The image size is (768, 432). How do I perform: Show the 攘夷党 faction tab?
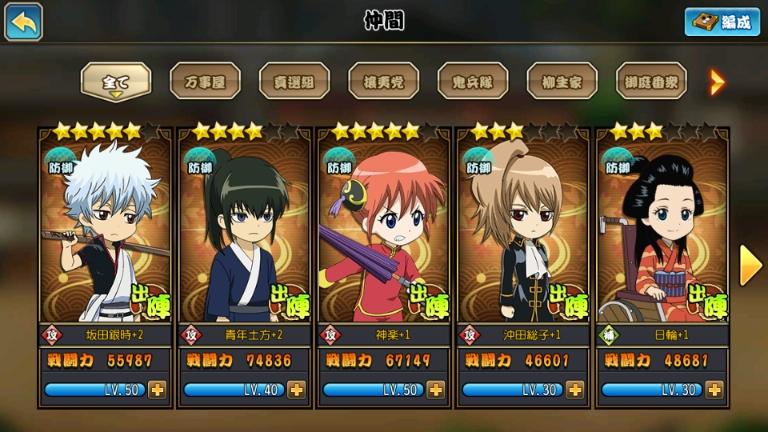[383, 80]
